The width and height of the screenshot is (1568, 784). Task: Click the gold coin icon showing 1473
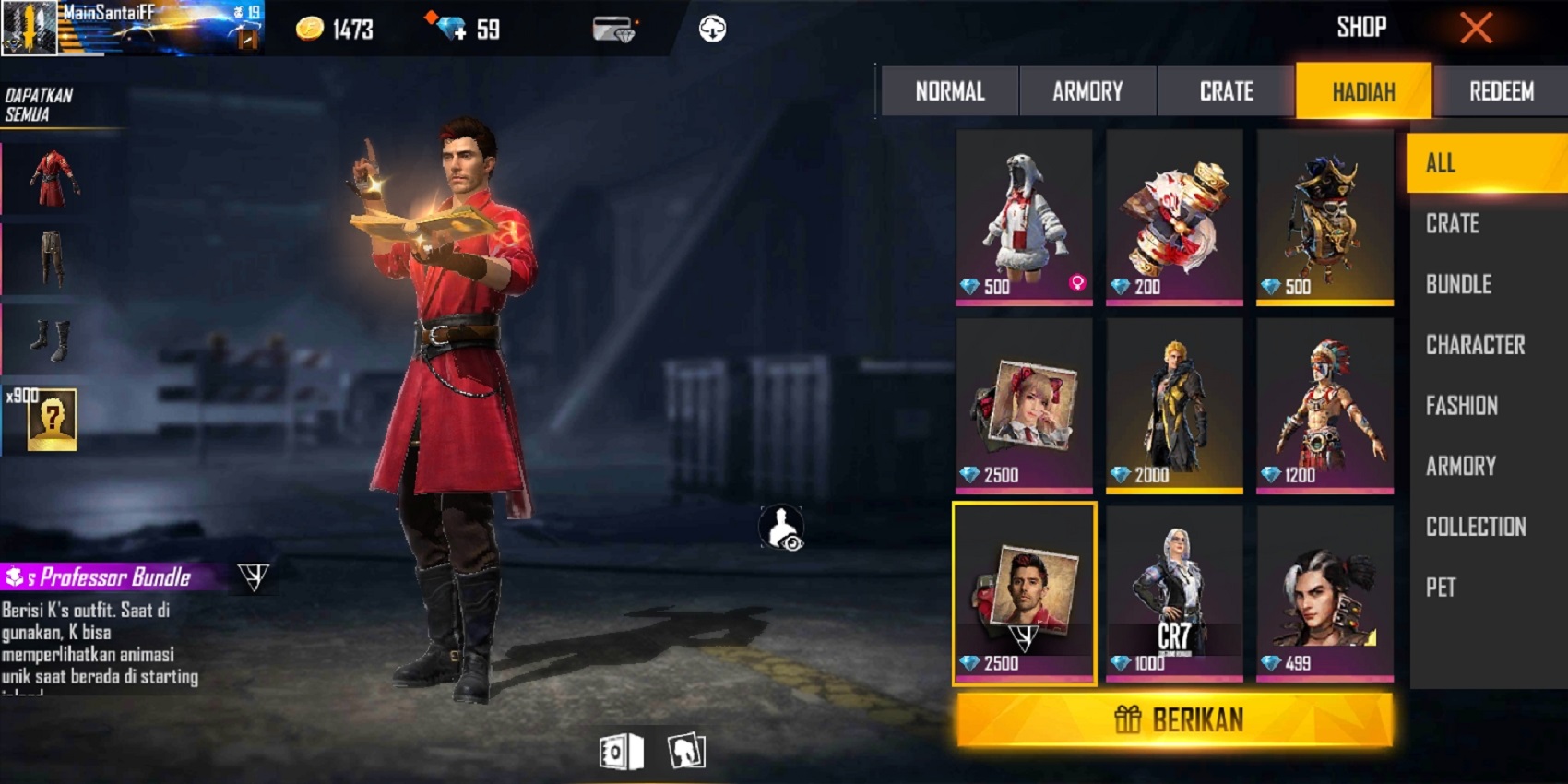(x=309, y=29)
